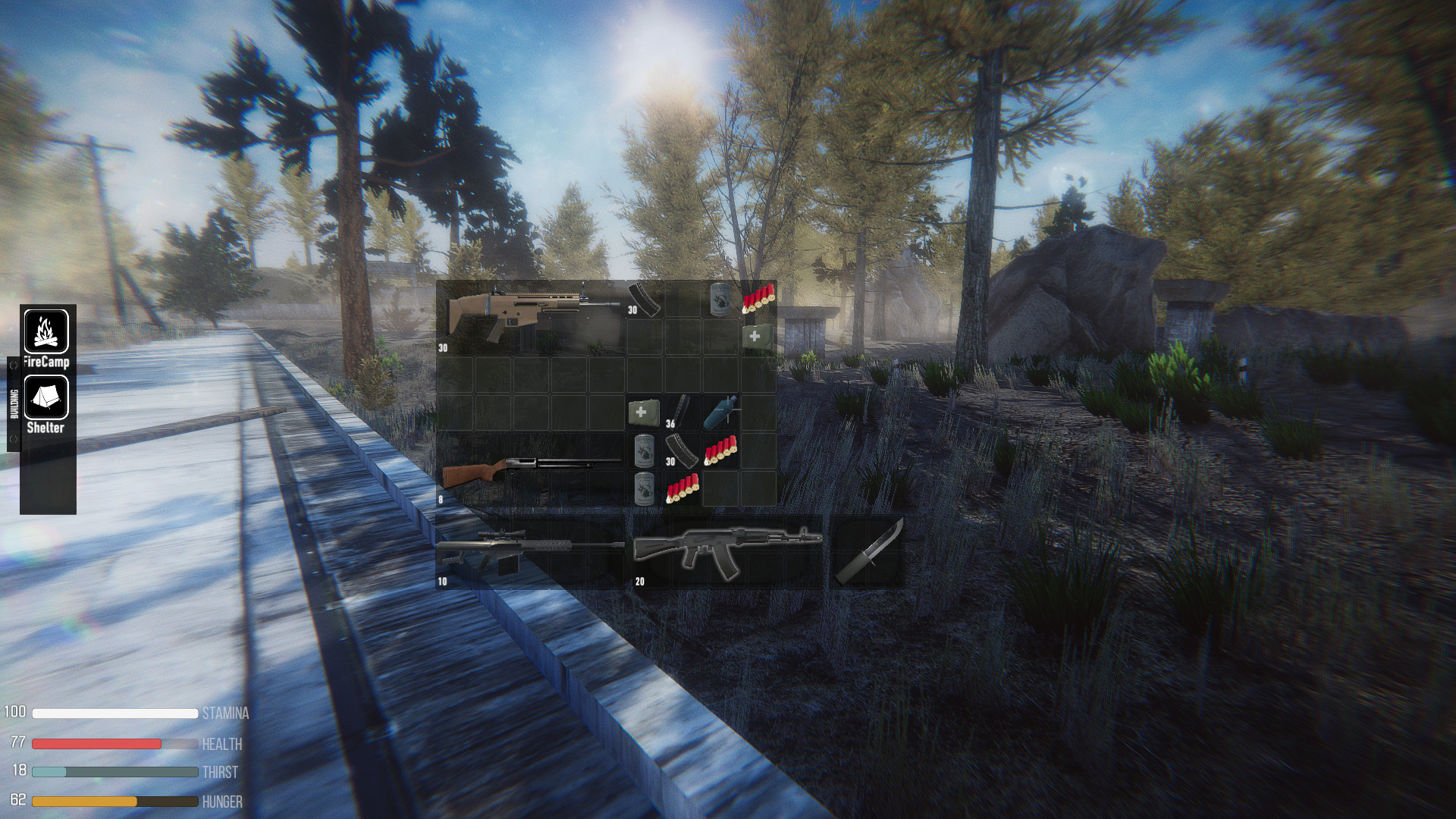Click the STAMINA label at 100
Screen dimensions: 1456x819
225,714
